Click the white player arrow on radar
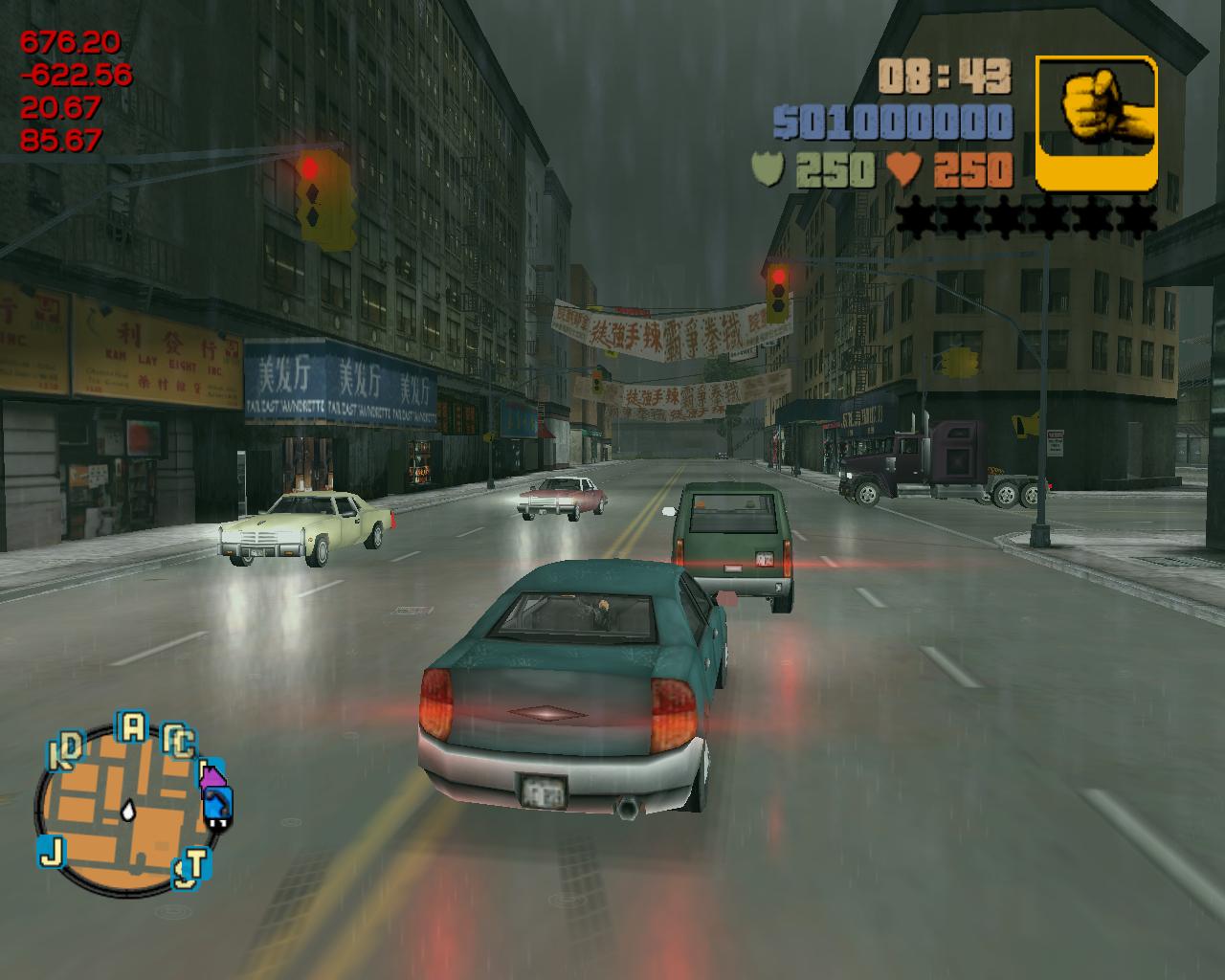Screen dimensions: 1225x980 click(x=128, y=810)
